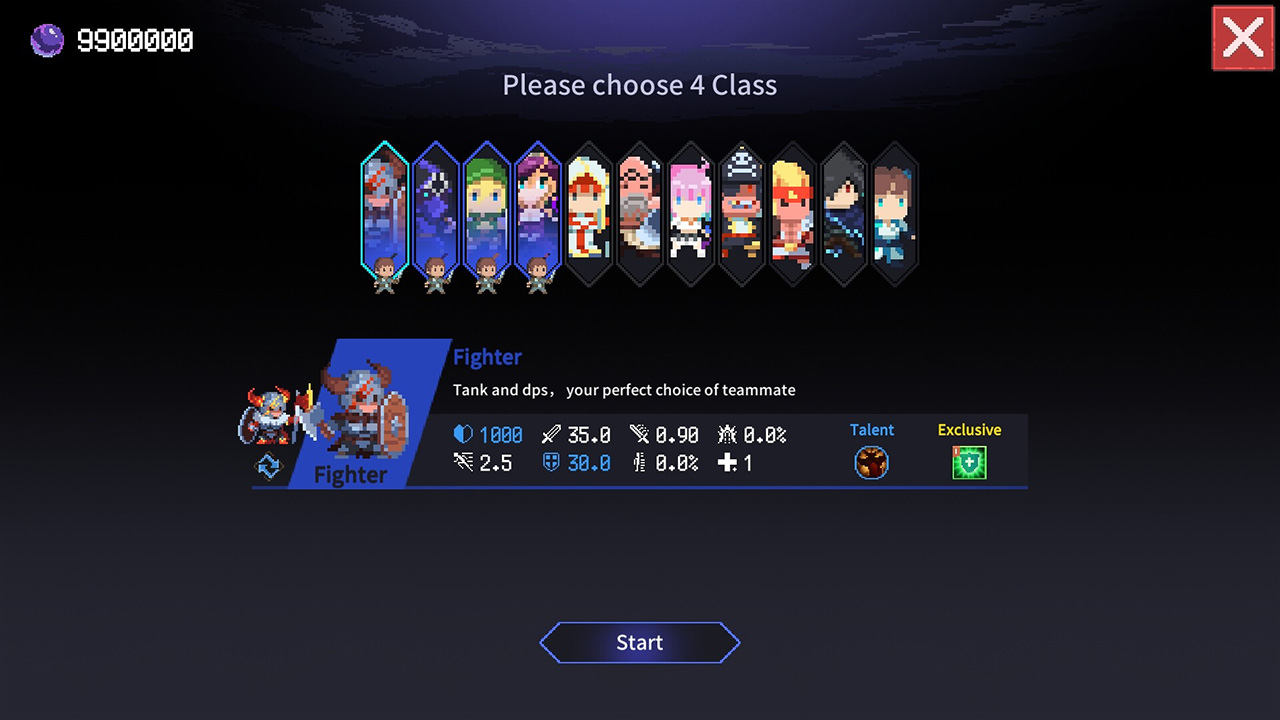Image resolution: width=1280 pixels, height=720 pixels.
Task: Open the green shield Exclusive icon
Action: [969, 463]
